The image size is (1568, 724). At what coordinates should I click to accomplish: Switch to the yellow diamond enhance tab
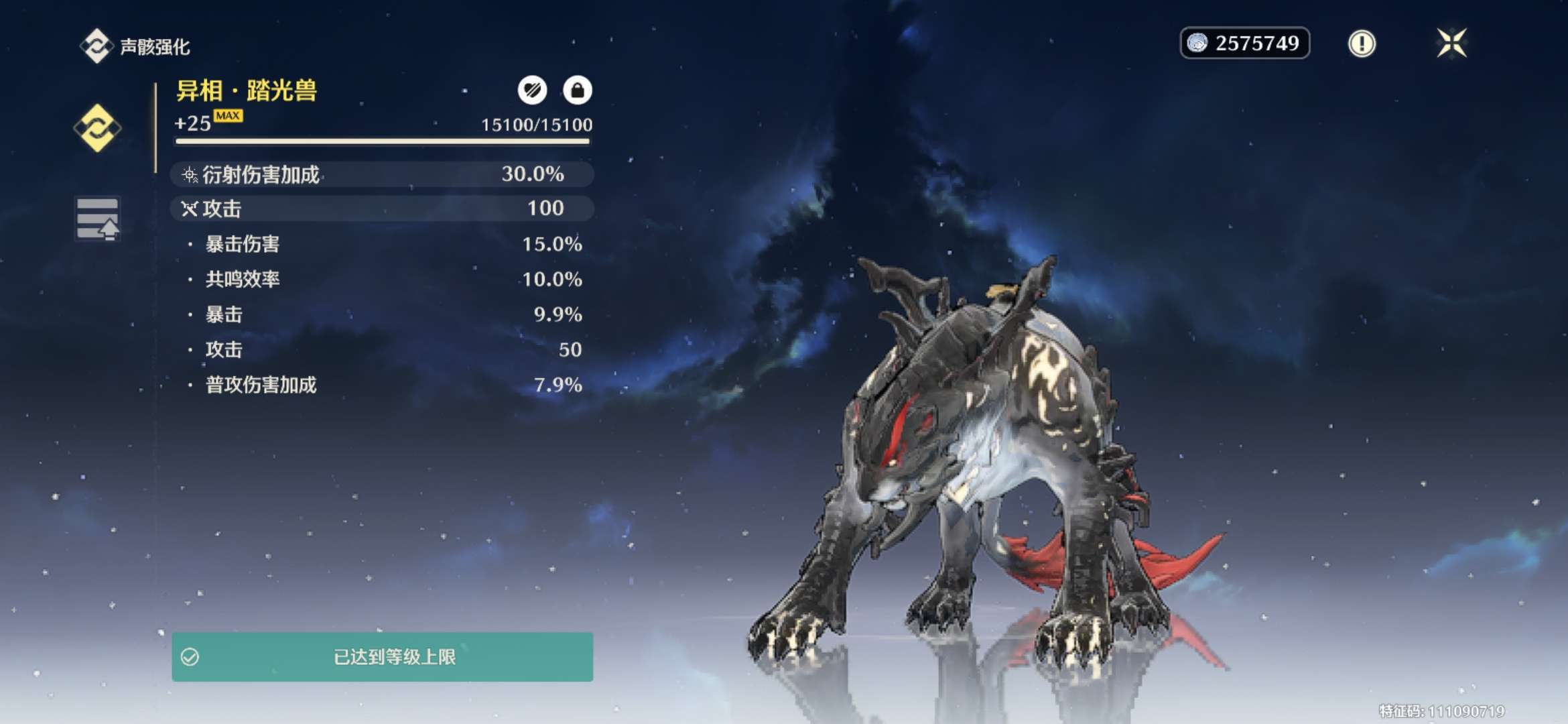coord(97,127)
